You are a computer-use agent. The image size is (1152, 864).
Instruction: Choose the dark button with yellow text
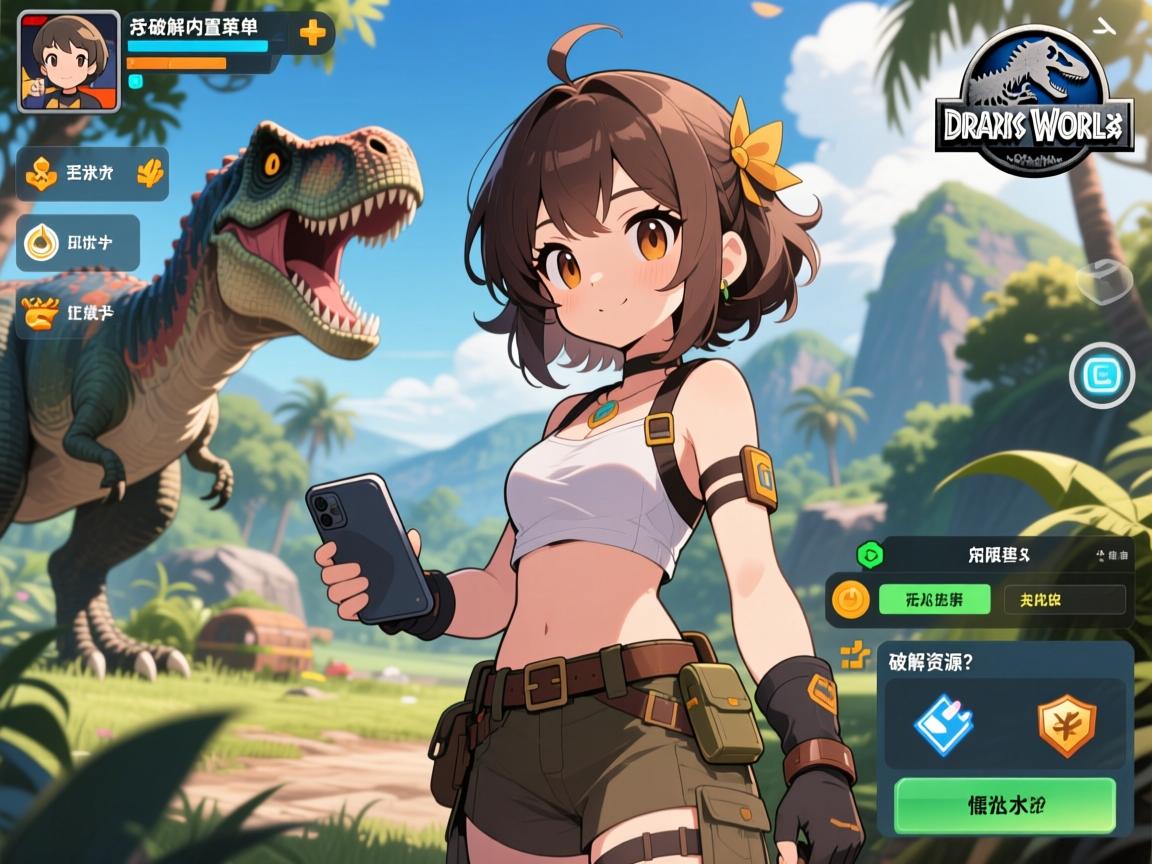[x=1064, y=599]
